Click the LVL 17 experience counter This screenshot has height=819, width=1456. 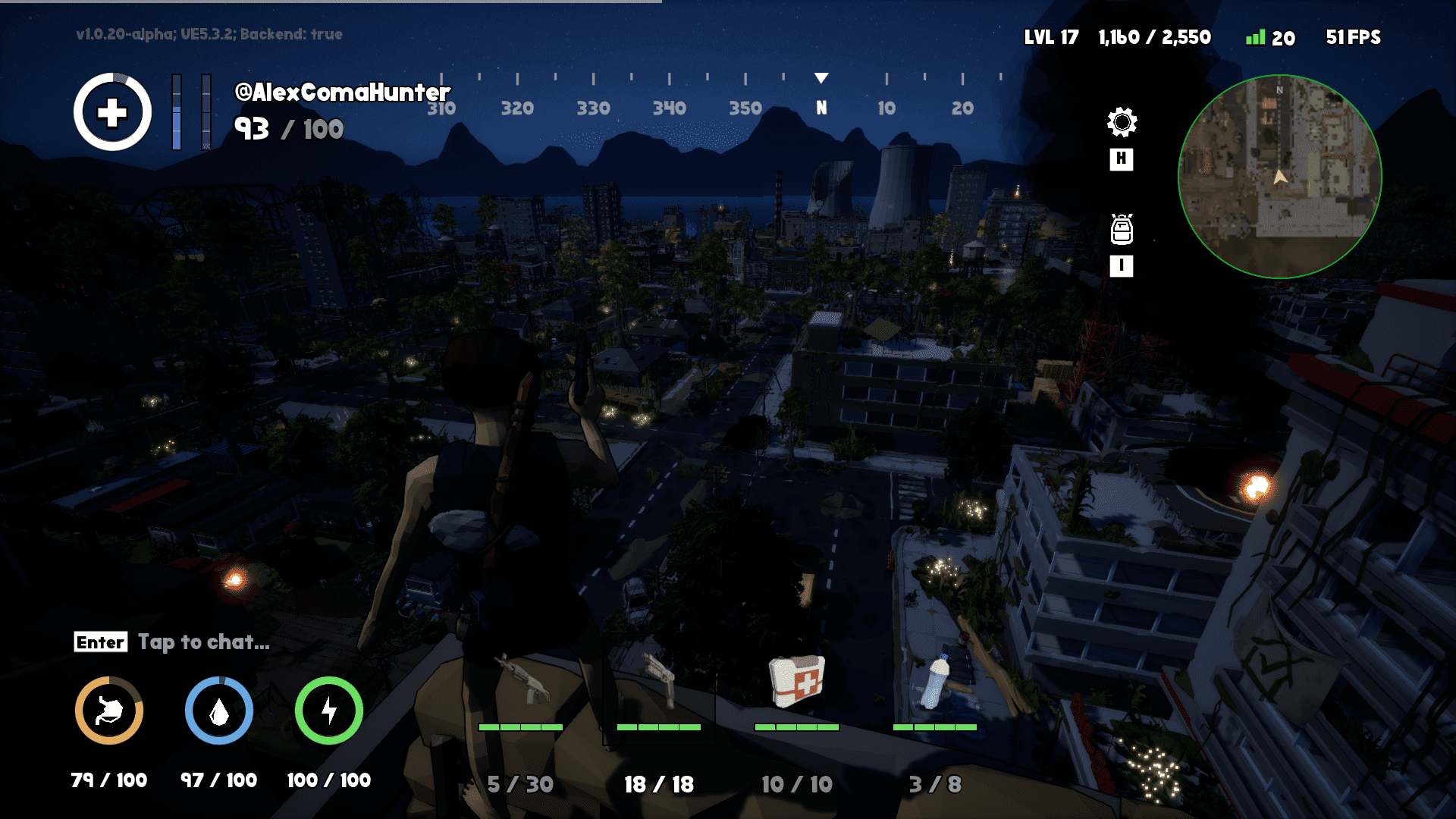coord(1053,36)
